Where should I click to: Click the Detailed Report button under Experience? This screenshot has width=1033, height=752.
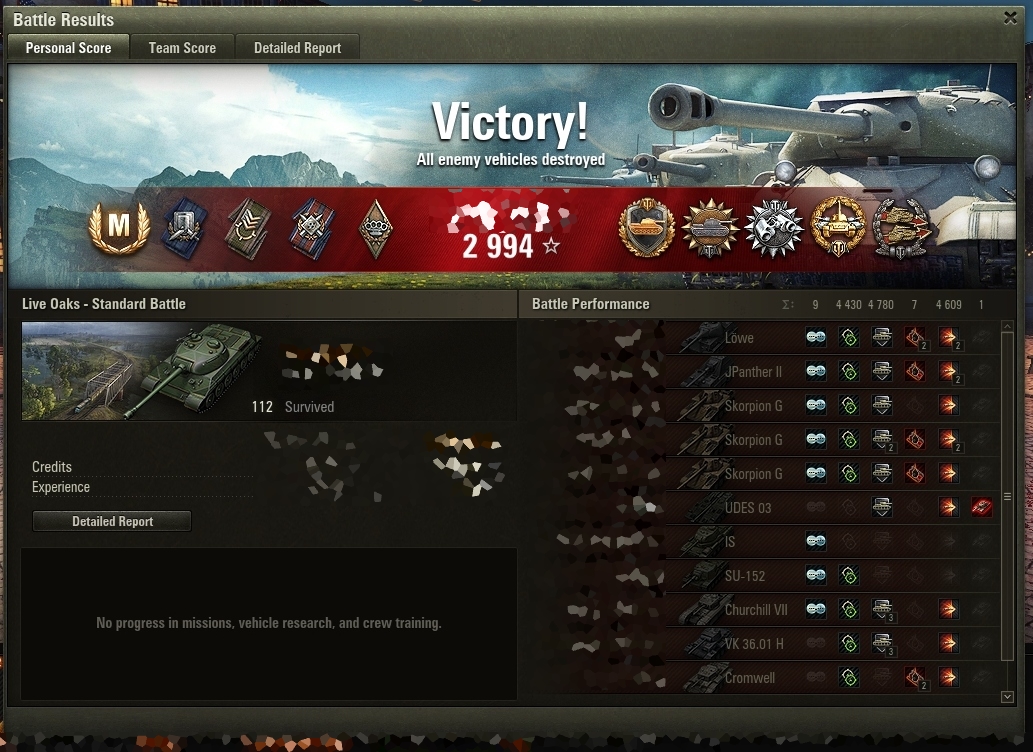tap(112, 521)
